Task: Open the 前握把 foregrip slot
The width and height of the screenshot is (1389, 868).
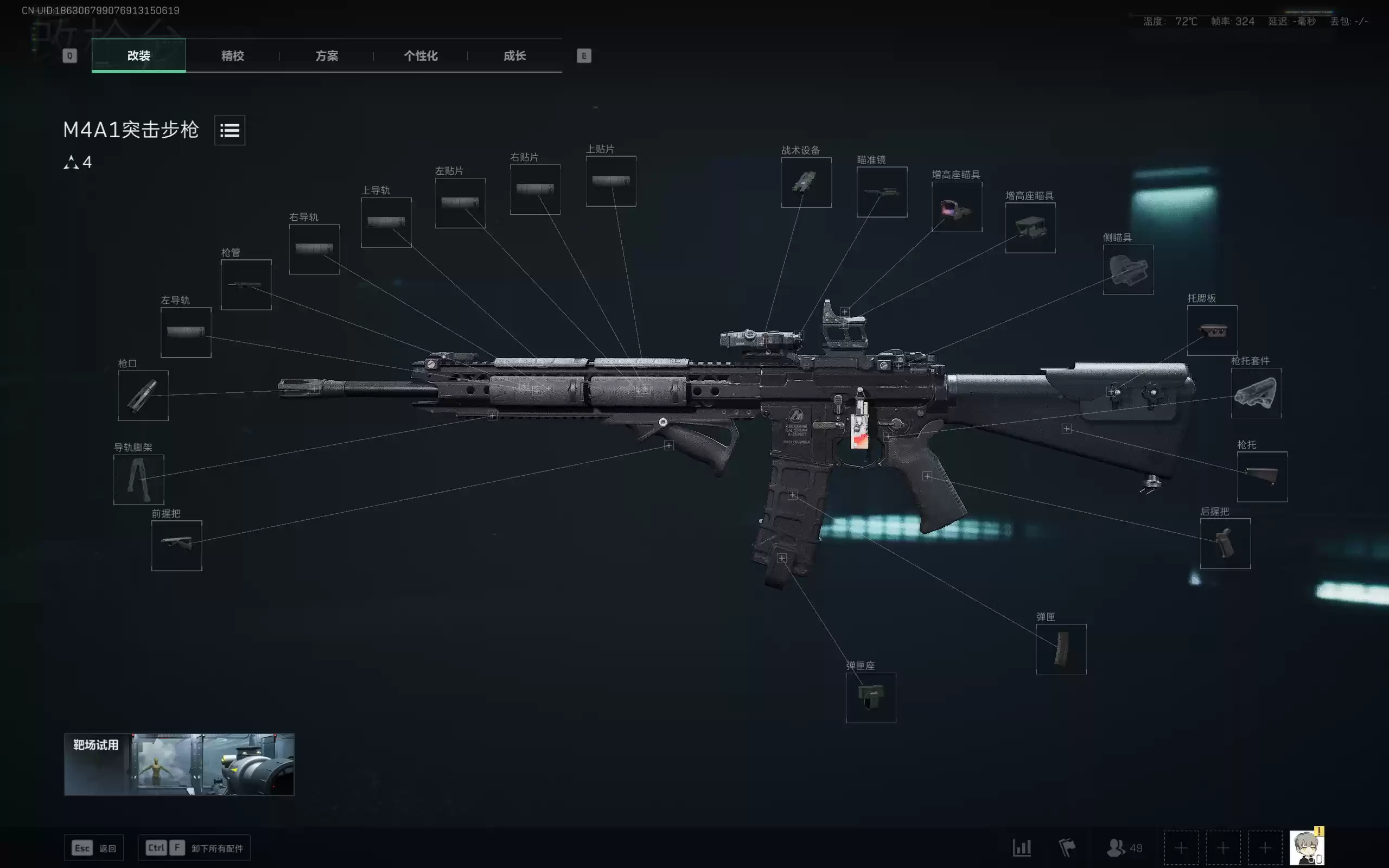Action: [x=176, y=545]
